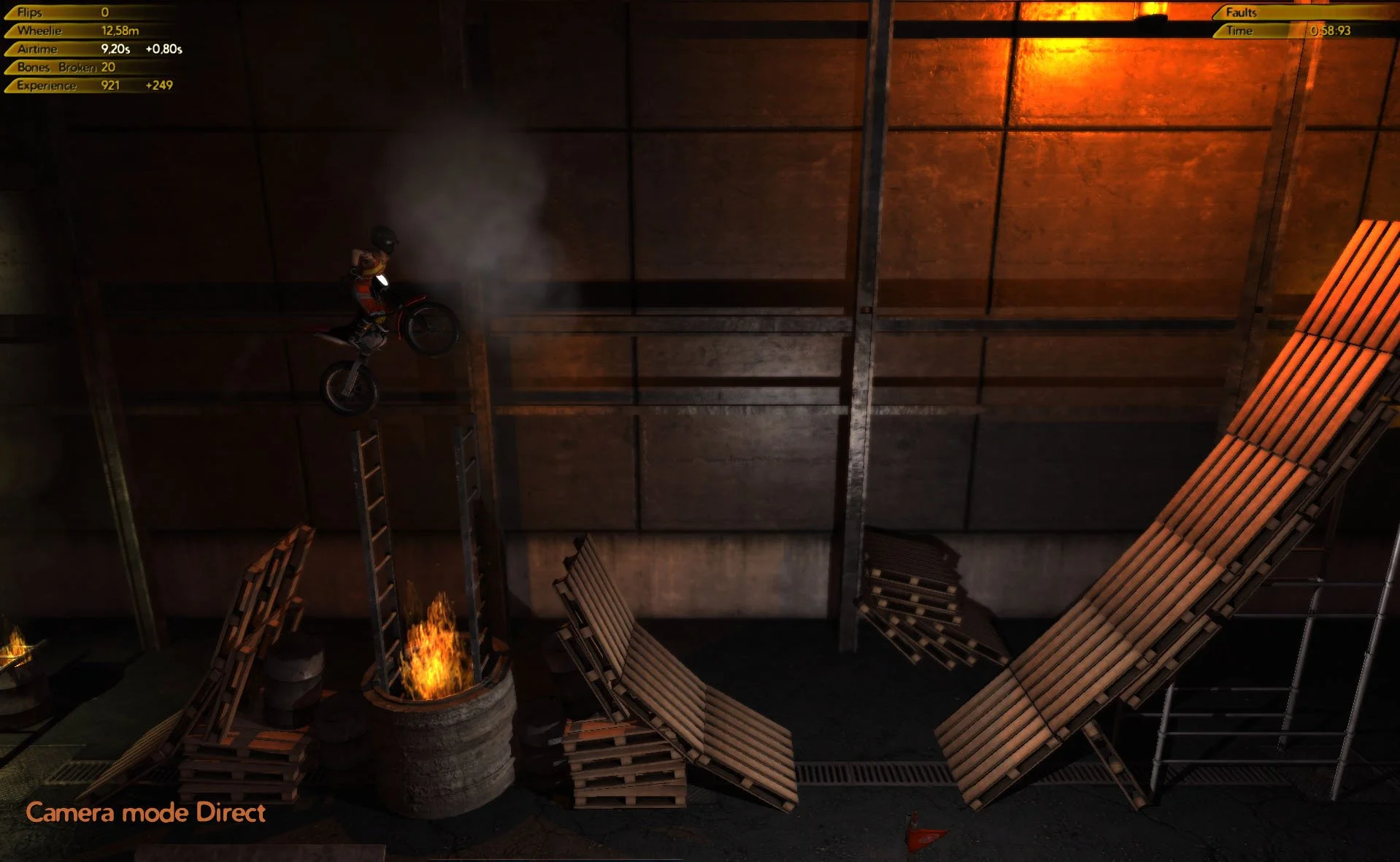The height and width of the screenshot is (862, 1400).
Task: Click the airborne motorcycle rider
Action: coord(380,292)
